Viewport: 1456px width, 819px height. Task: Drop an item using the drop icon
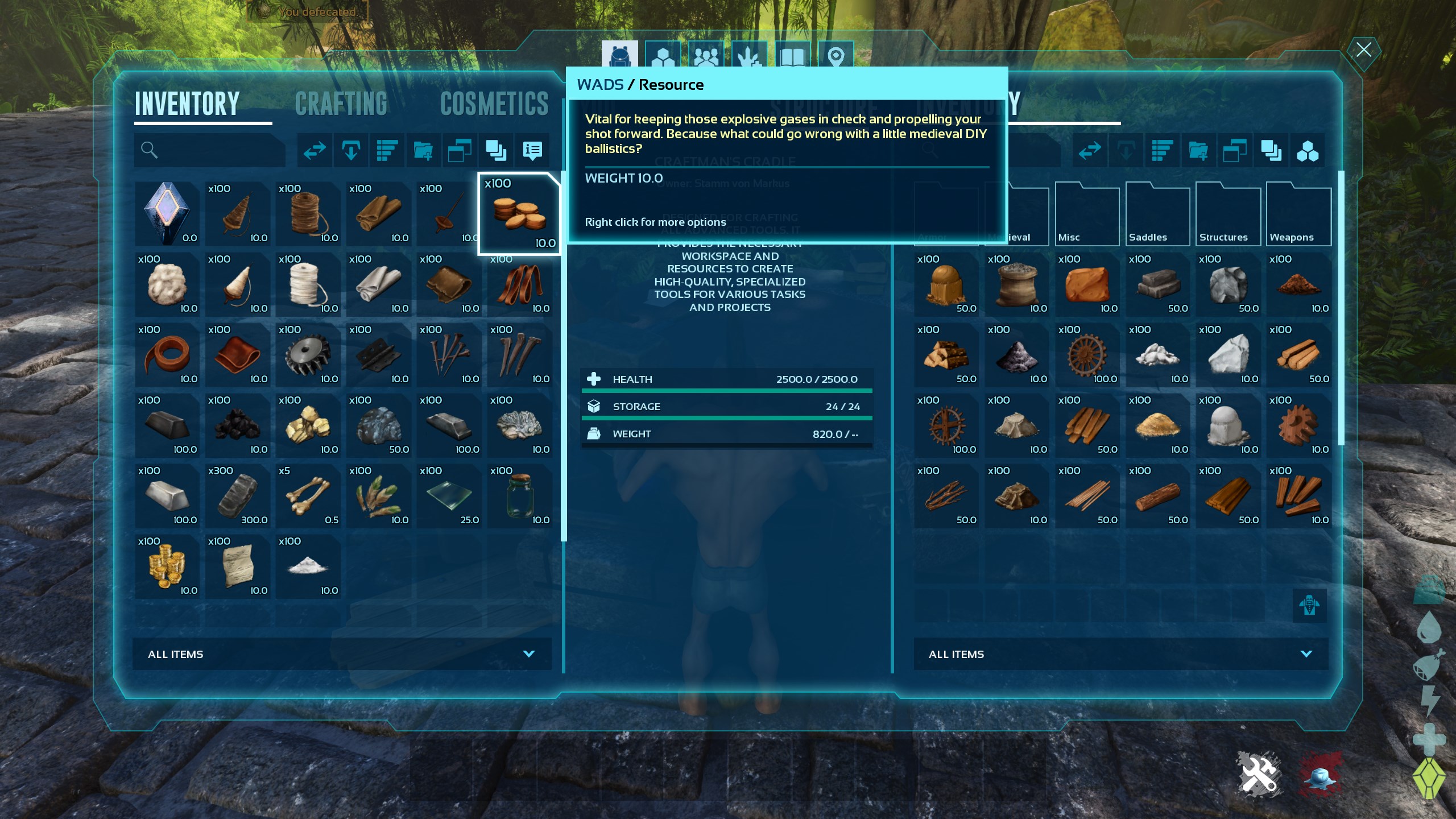pyautogui.click(x=350, y=151)
